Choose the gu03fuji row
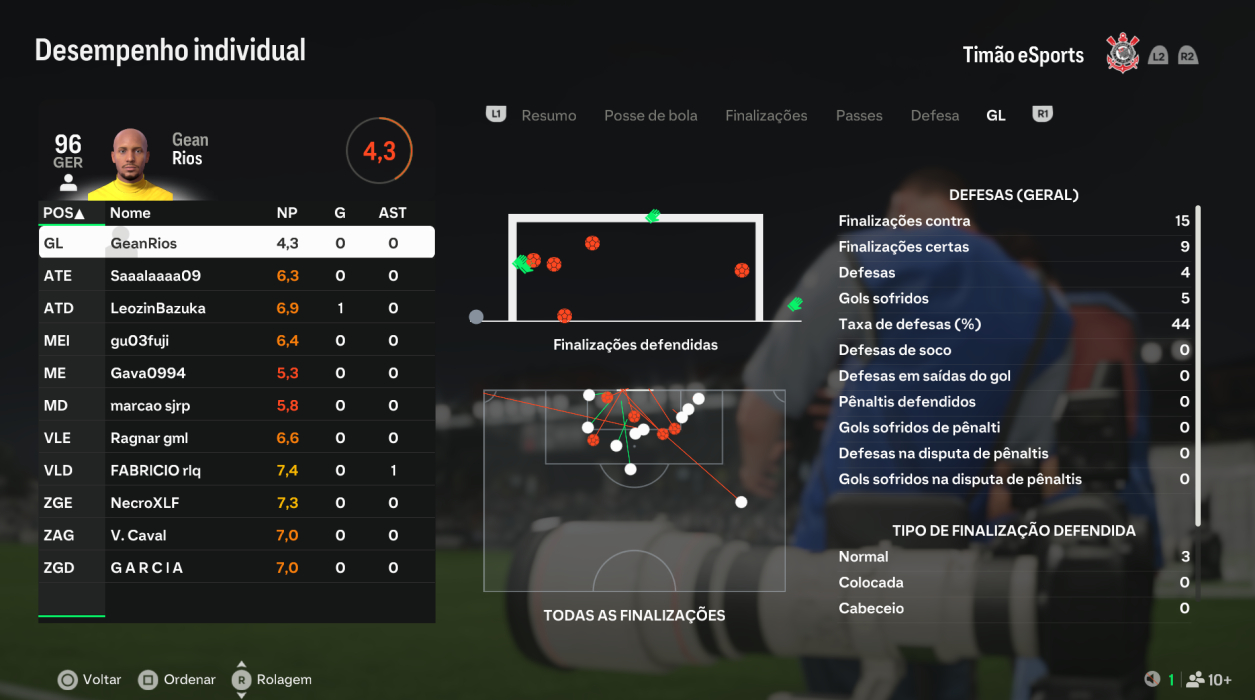The image size is (1255, 700). pyautogui.click(x=236, y=341)
